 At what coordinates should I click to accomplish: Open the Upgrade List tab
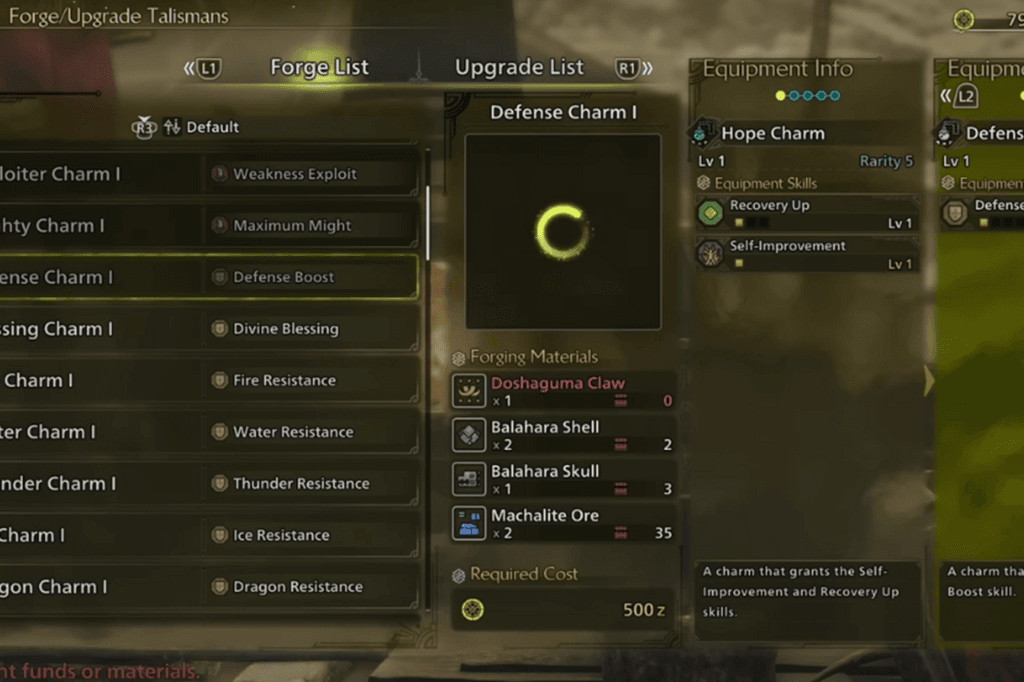click(519, 68)
